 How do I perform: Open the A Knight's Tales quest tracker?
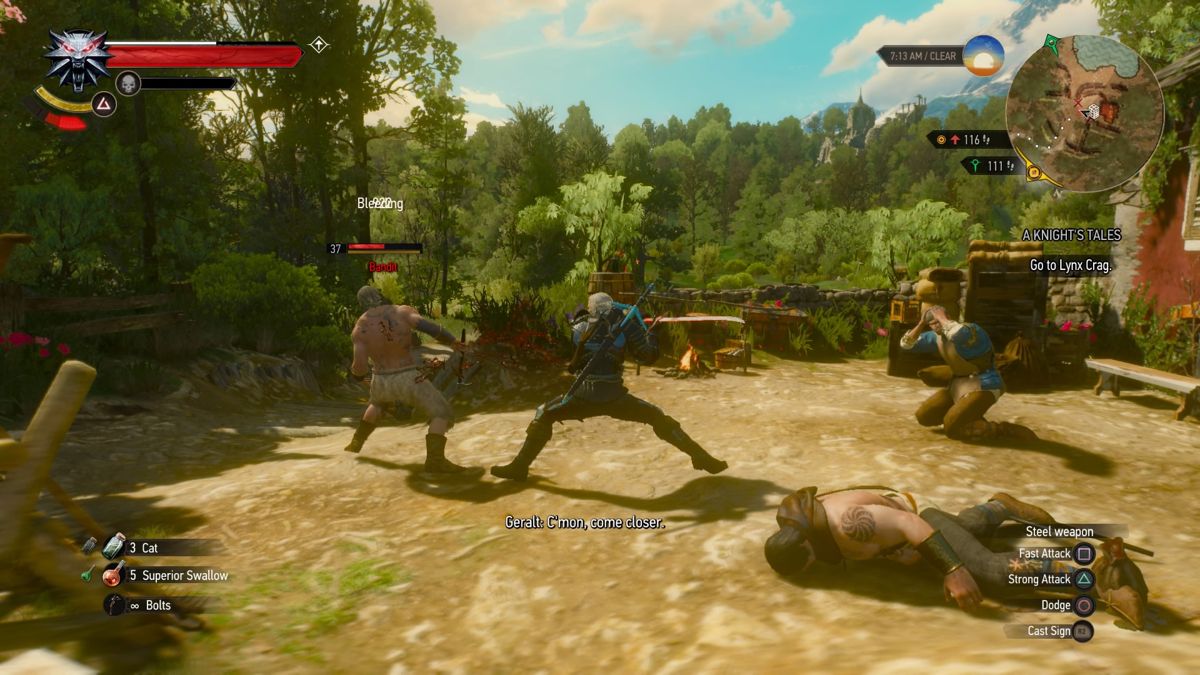(x=1071, y=235)
